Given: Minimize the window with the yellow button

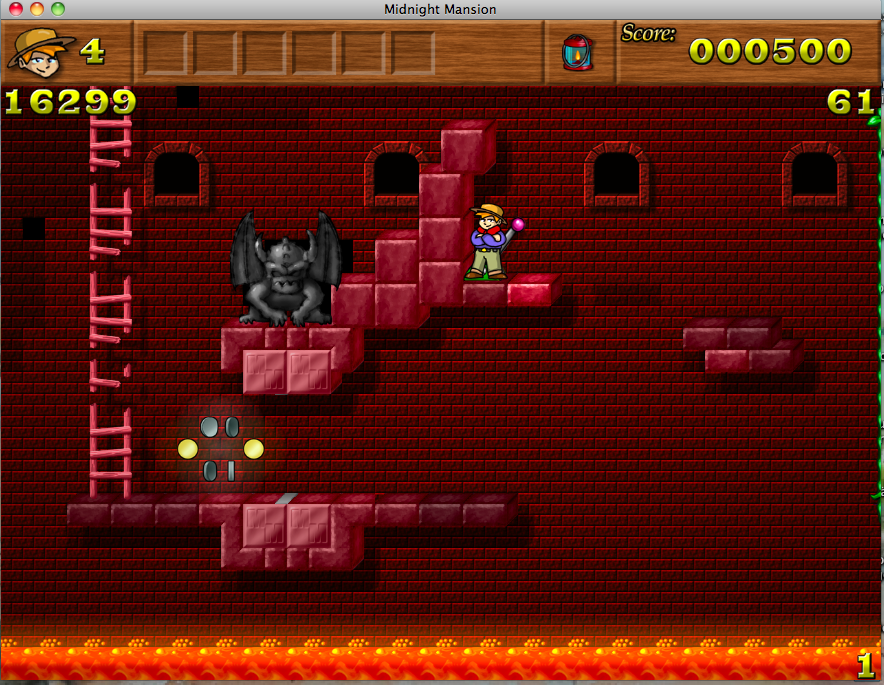Looking at the screenshot, I should [x=37, y=9].
